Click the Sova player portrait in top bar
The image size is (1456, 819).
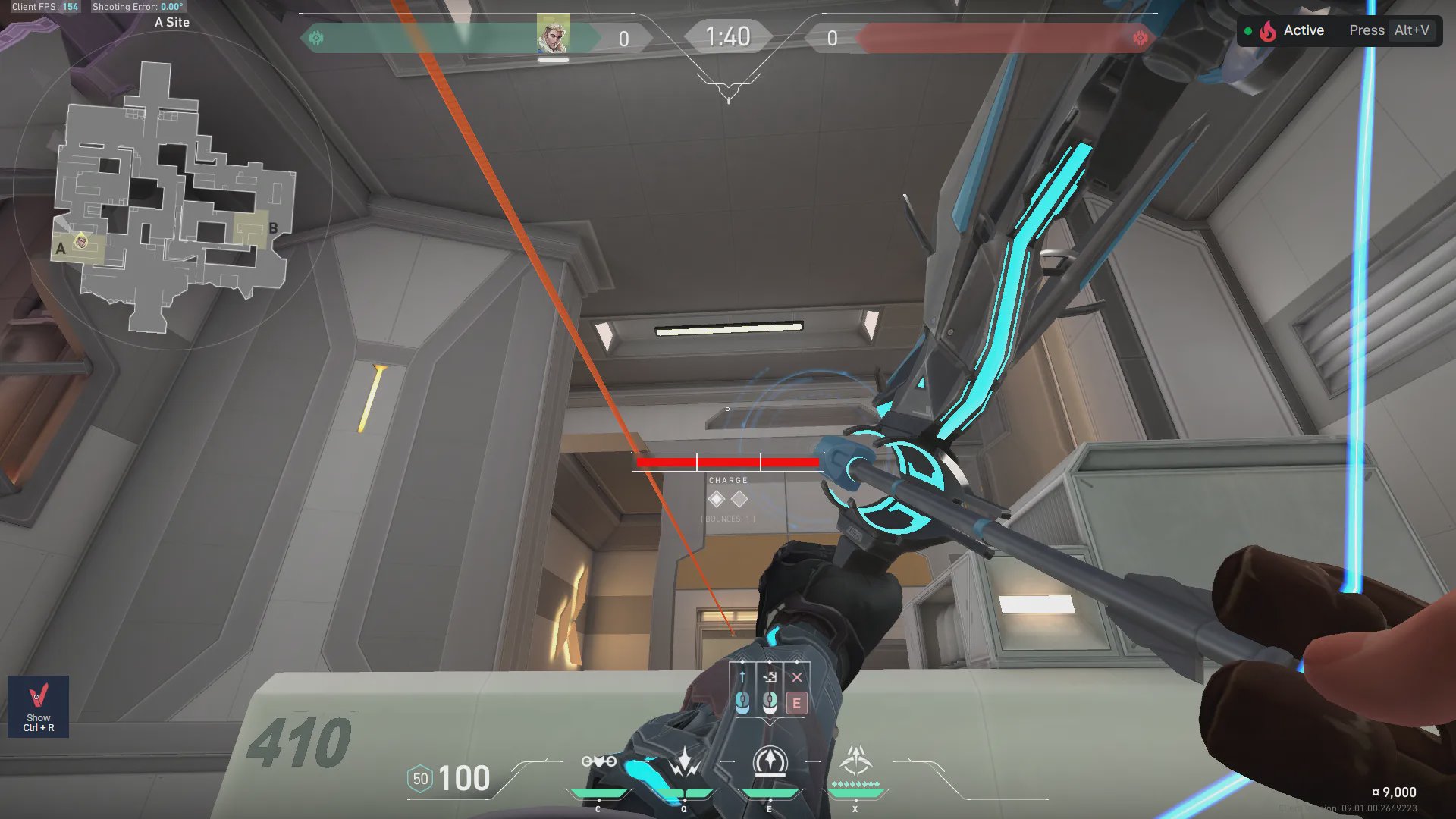tap(553, 34)
